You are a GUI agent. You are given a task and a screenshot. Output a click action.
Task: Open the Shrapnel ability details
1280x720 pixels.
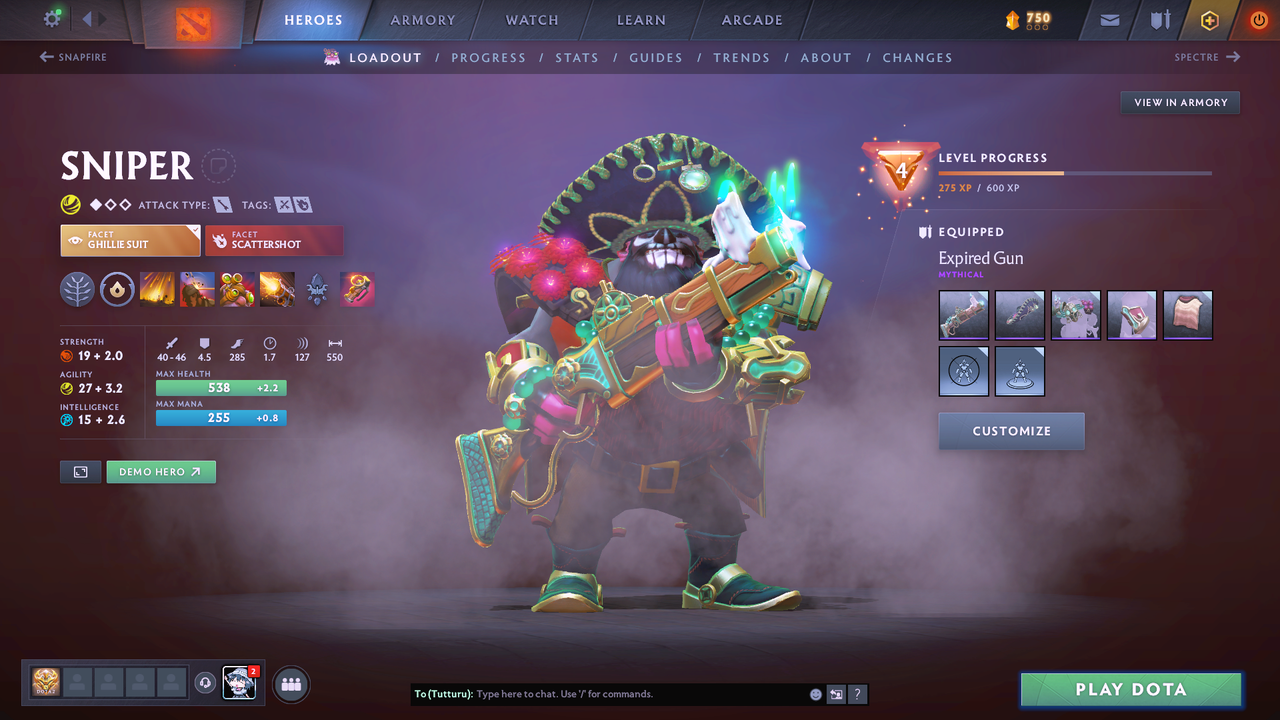coord(157,289)
